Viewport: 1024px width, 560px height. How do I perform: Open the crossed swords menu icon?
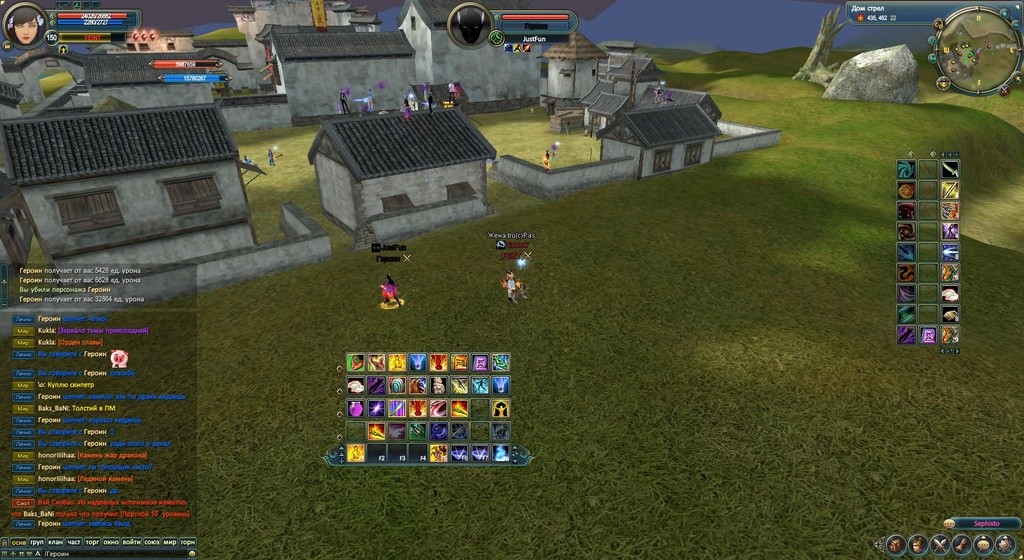[x=940, y=545]
